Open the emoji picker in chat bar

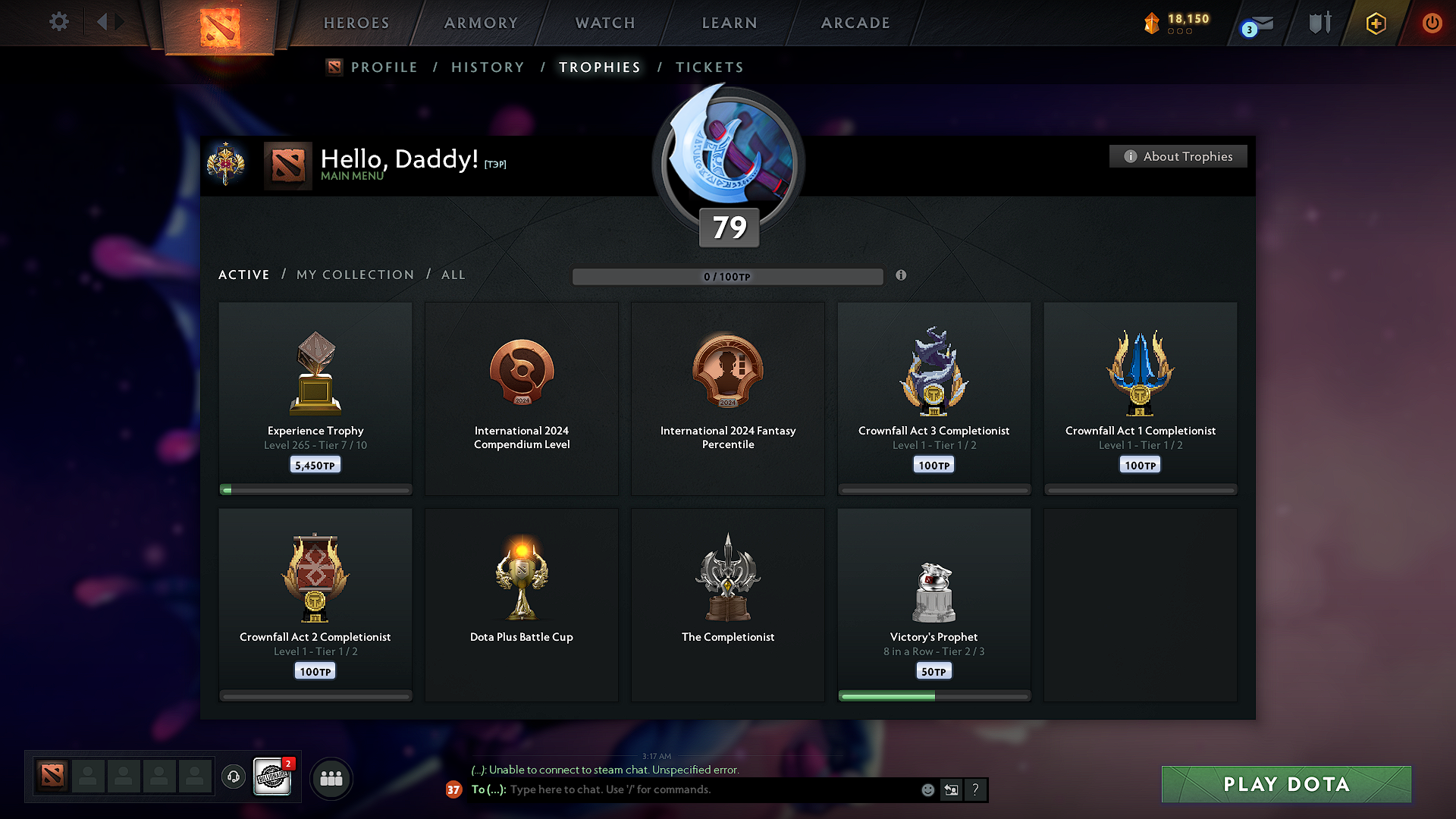point(927,789)
